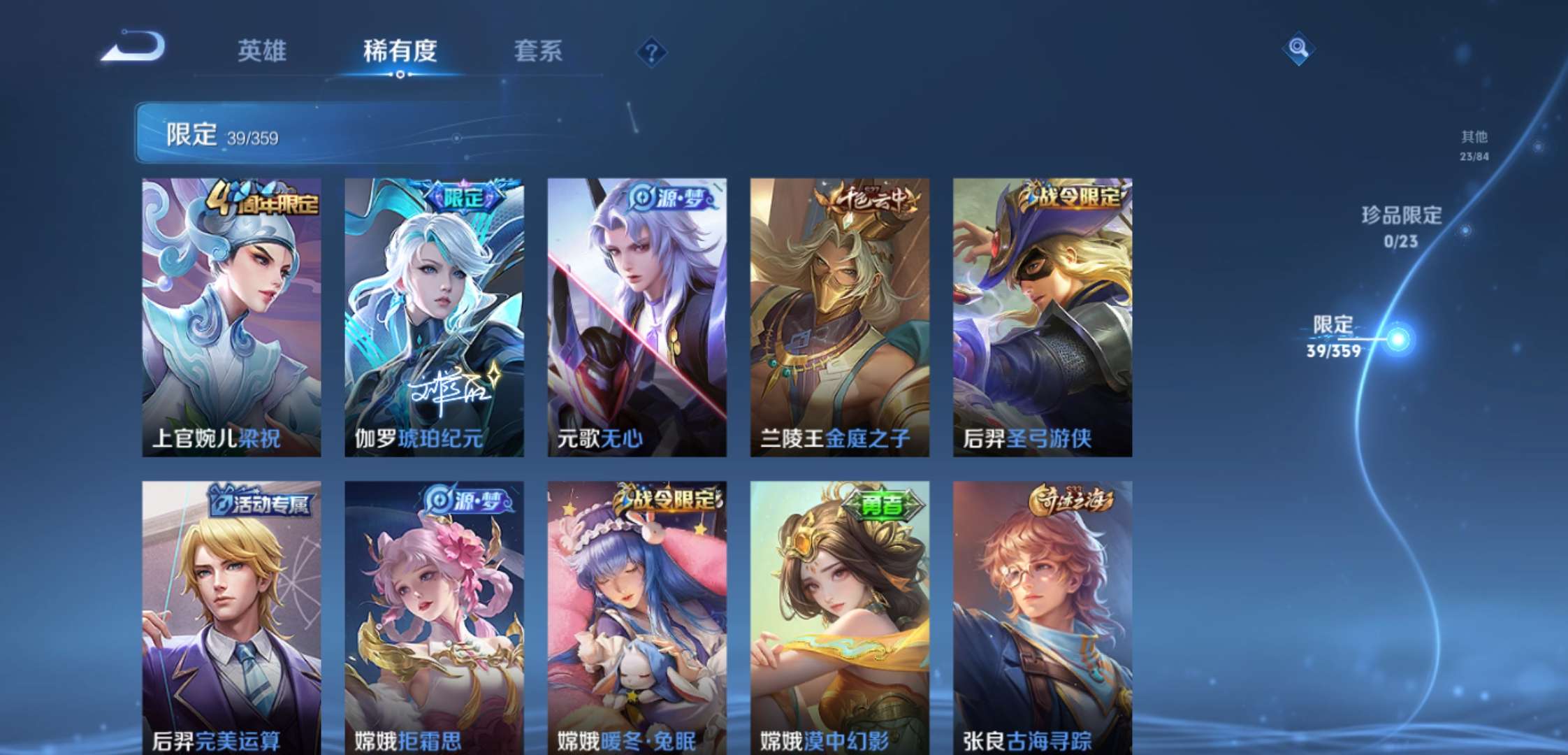Image resolution: width=1568 pixels, height=755 pixels.
Task: Switch to the 英雄 tab
Action: pos(264,51)
